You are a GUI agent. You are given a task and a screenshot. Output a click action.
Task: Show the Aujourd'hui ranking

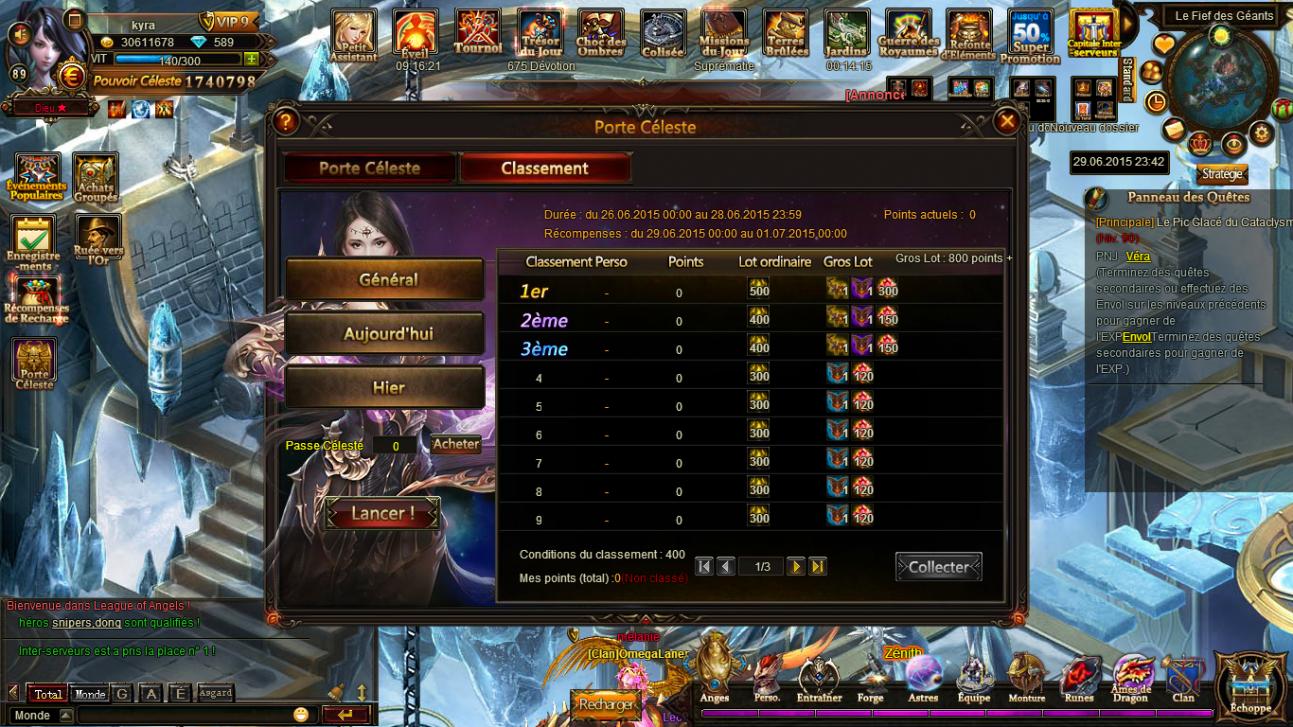[385, 334]
